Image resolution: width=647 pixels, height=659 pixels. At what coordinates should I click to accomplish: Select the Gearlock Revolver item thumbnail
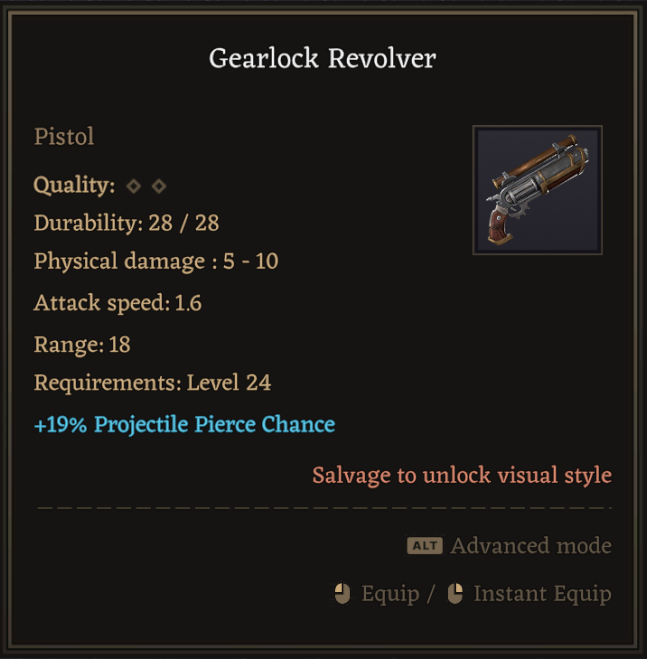coord(537,190)
